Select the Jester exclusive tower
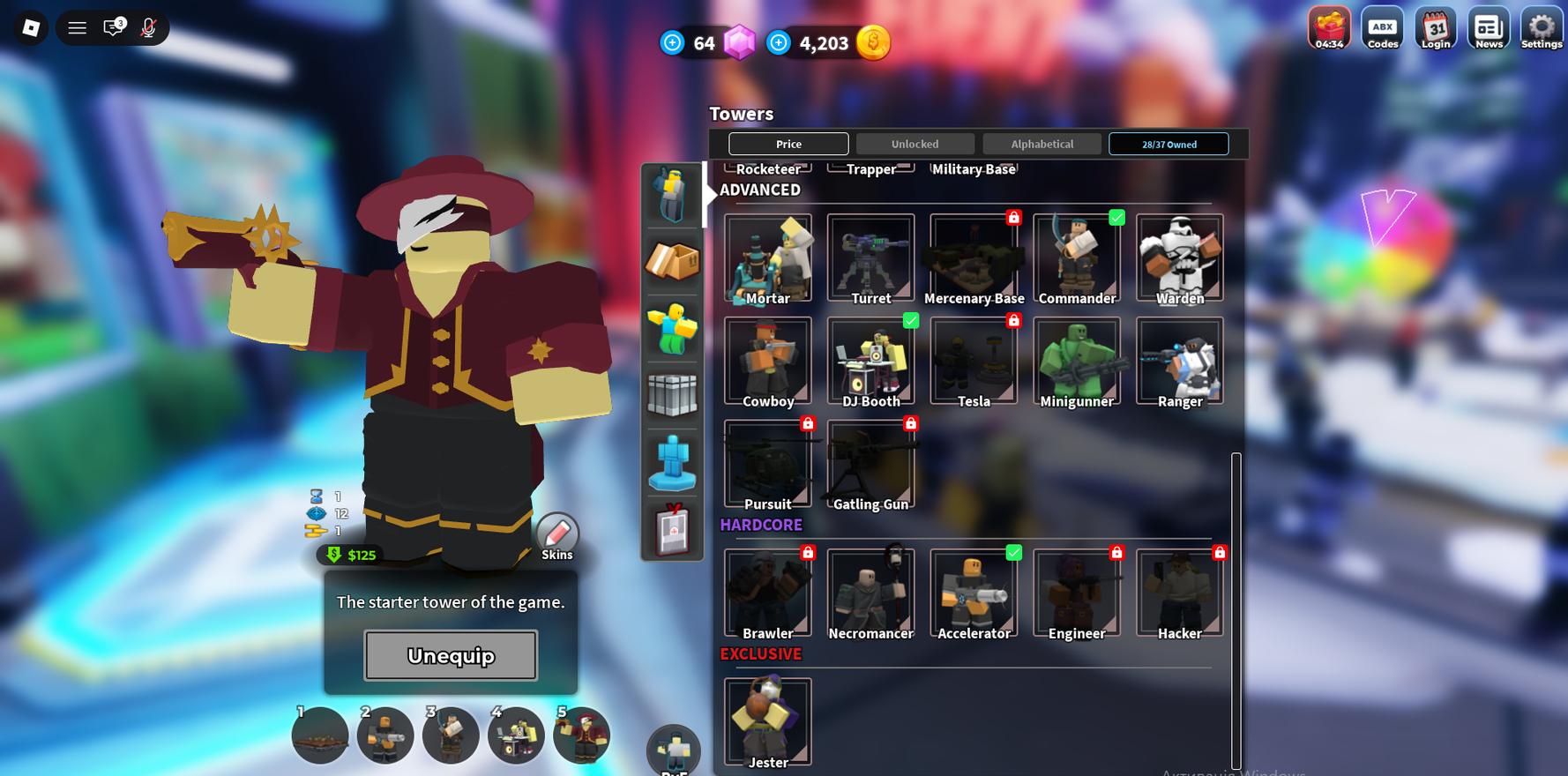This screenshot has height=776, width=1568. [x=767, y=721]
